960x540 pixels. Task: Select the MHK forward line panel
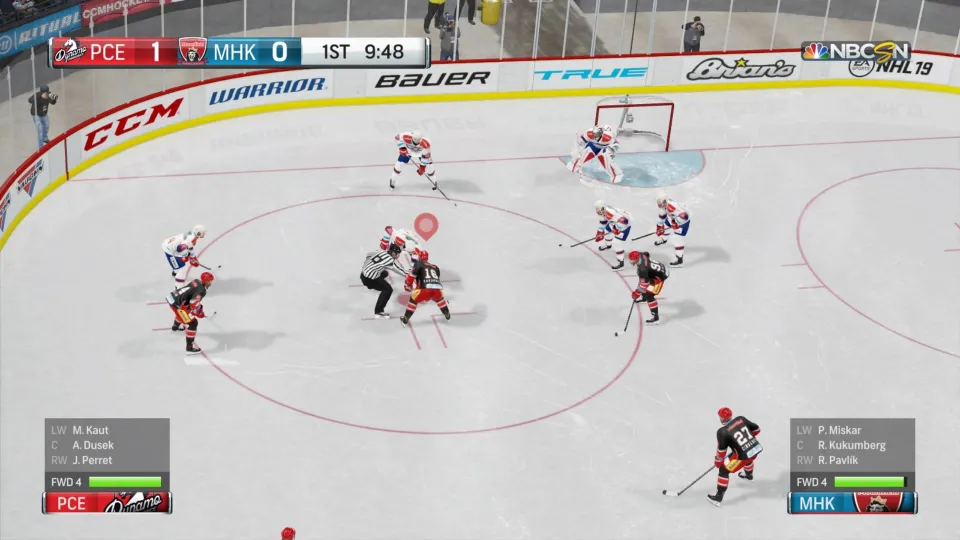click(x=851, y=465)
